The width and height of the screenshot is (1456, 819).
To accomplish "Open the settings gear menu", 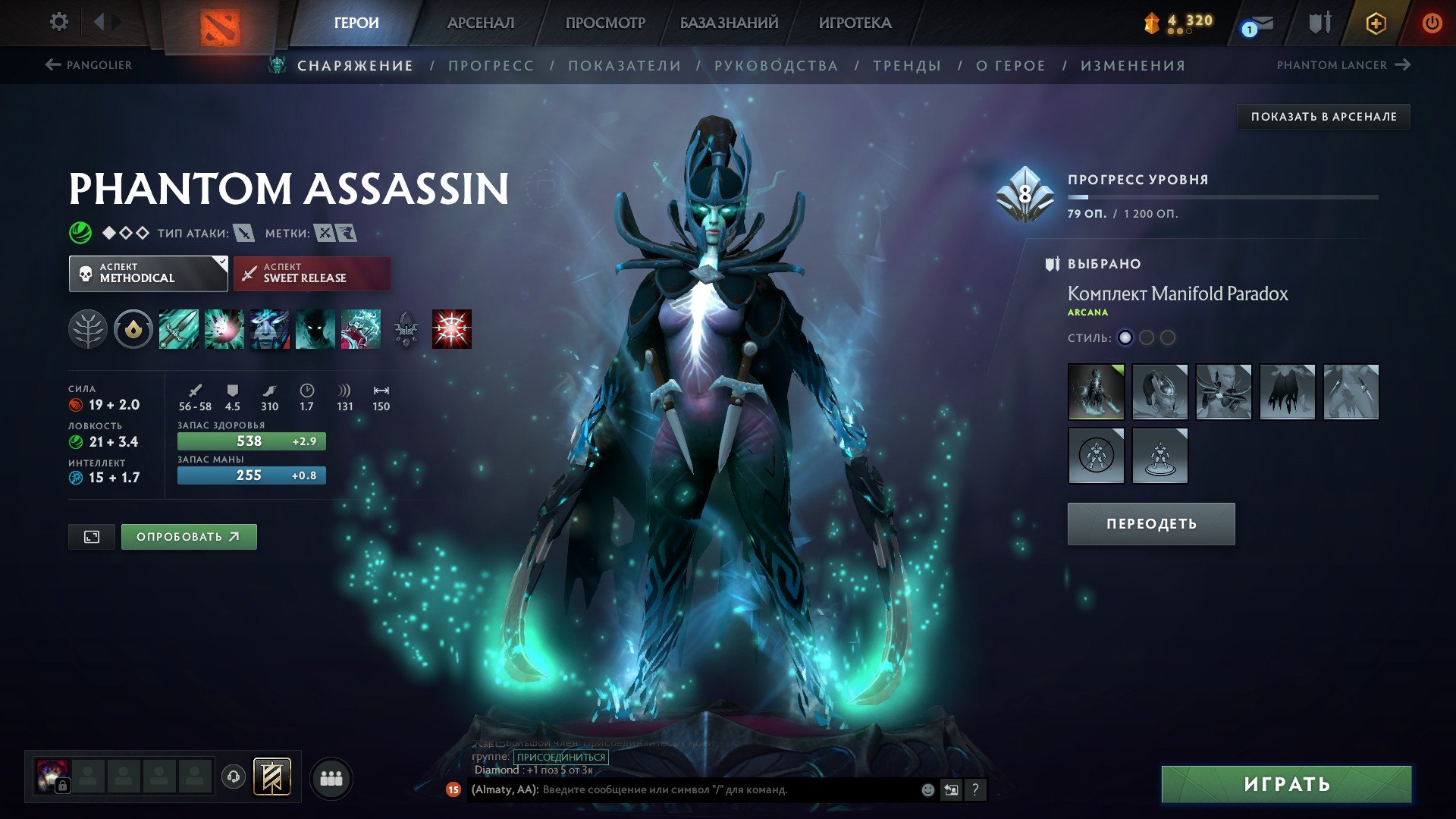I will (58, 22).
